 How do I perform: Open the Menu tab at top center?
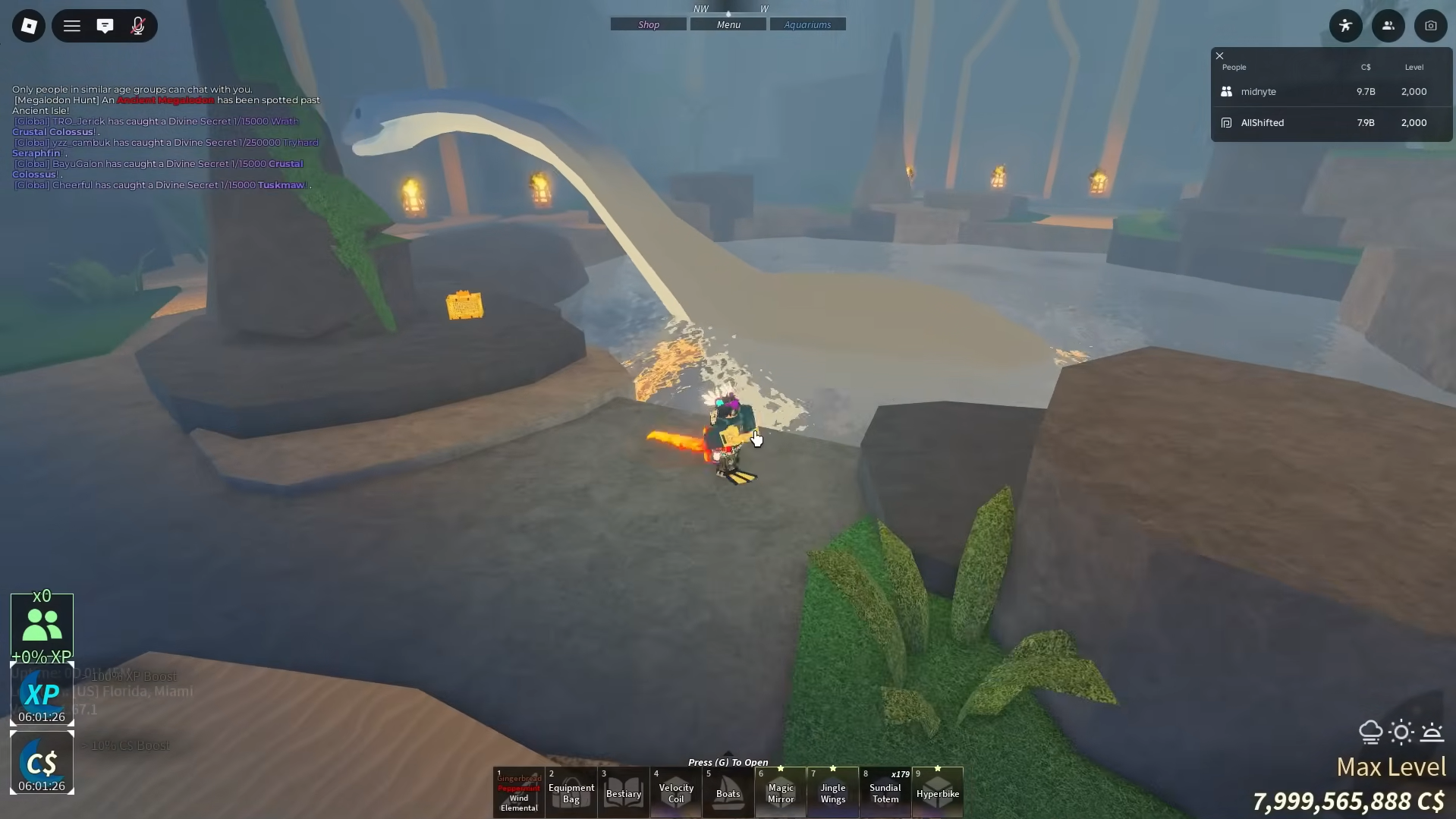pyautogui.click(x=728, y=24)
